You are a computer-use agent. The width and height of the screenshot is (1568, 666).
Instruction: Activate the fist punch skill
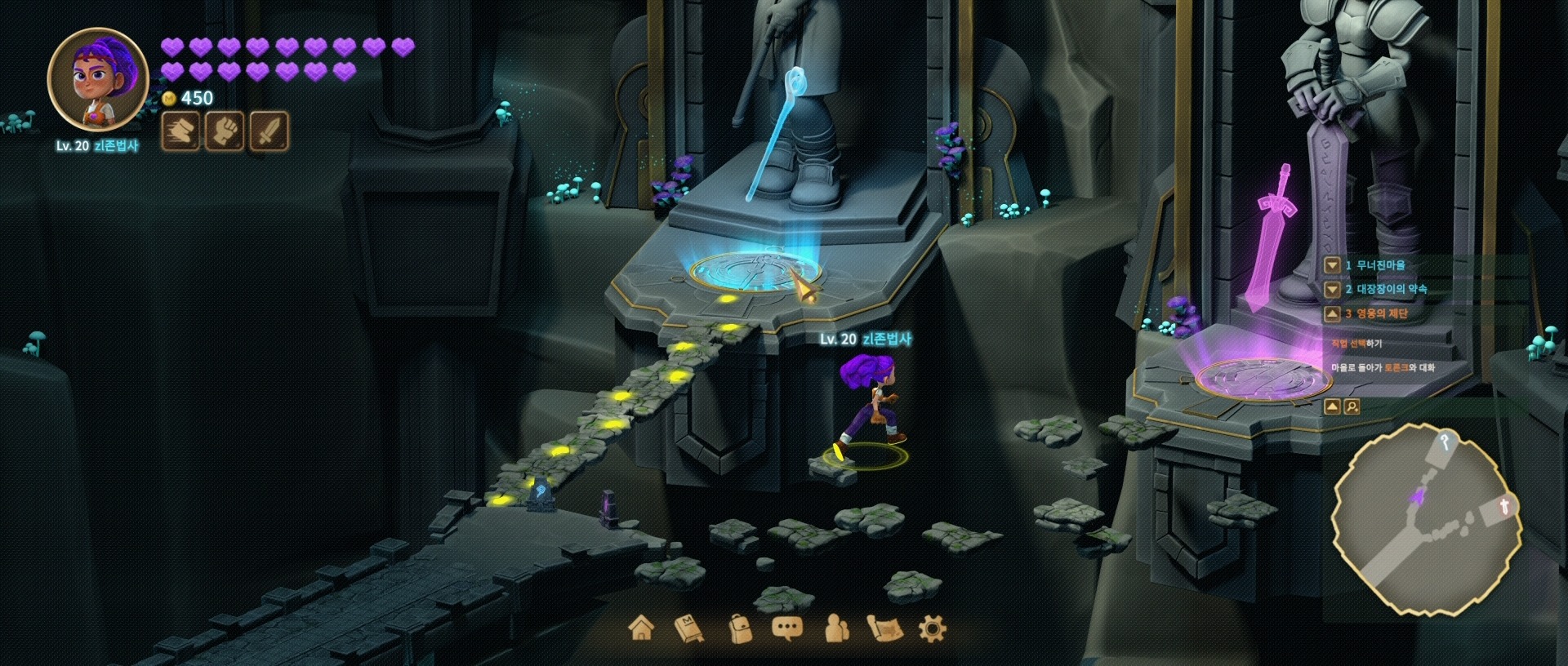[224, 131]
